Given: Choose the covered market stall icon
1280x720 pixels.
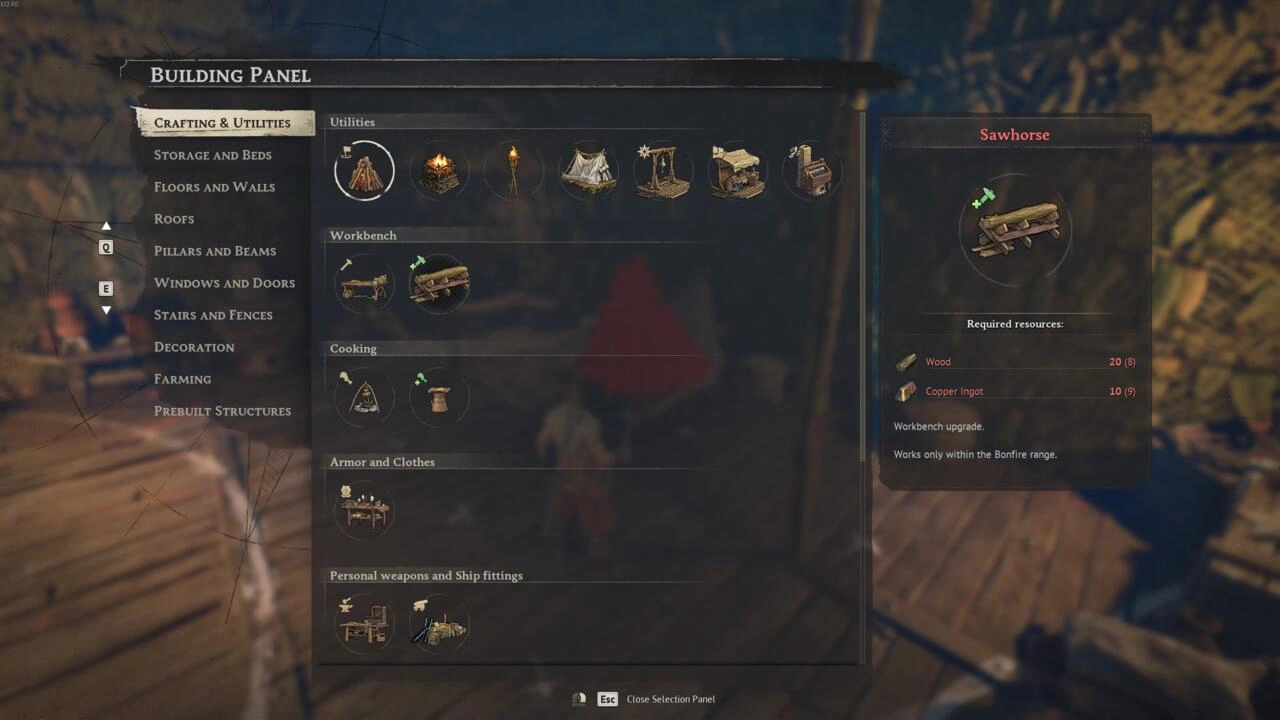Looking at the screenshot, I should pos(737,171).
